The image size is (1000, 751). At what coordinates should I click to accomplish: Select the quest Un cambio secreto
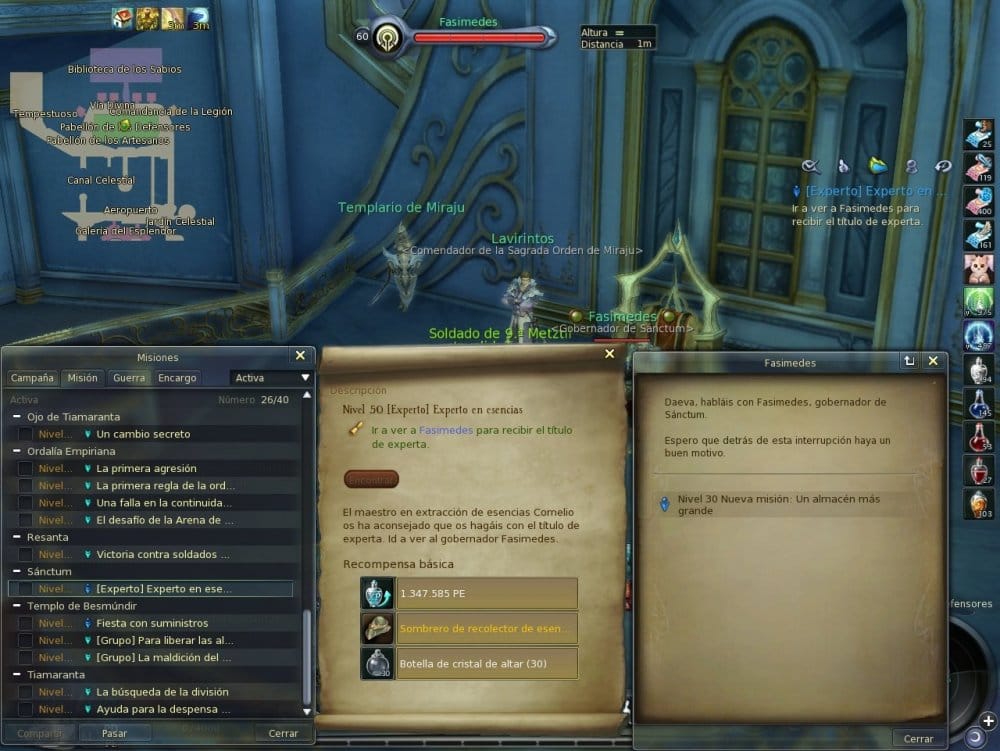point(143,434)
